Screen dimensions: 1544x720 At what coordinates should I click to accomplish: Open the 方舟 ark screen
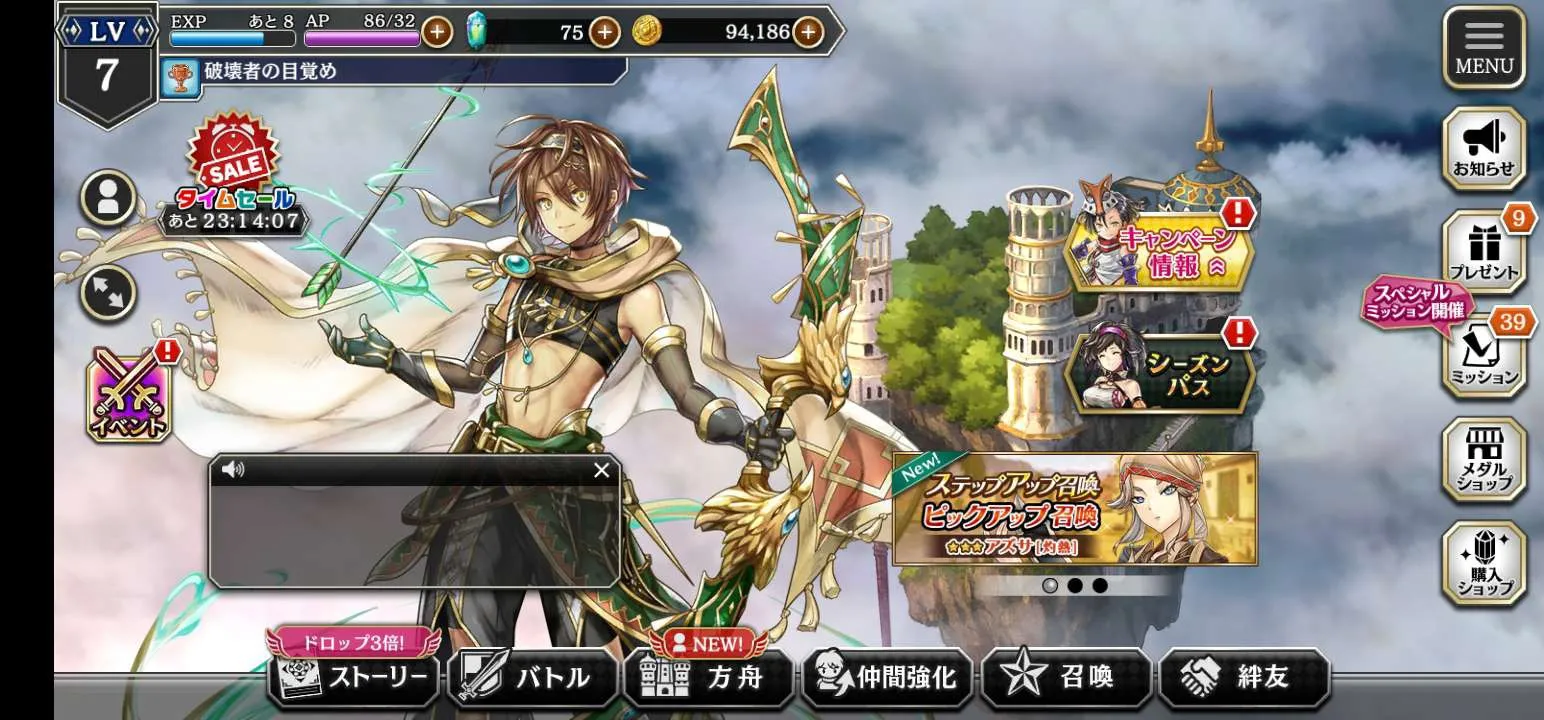709,678
